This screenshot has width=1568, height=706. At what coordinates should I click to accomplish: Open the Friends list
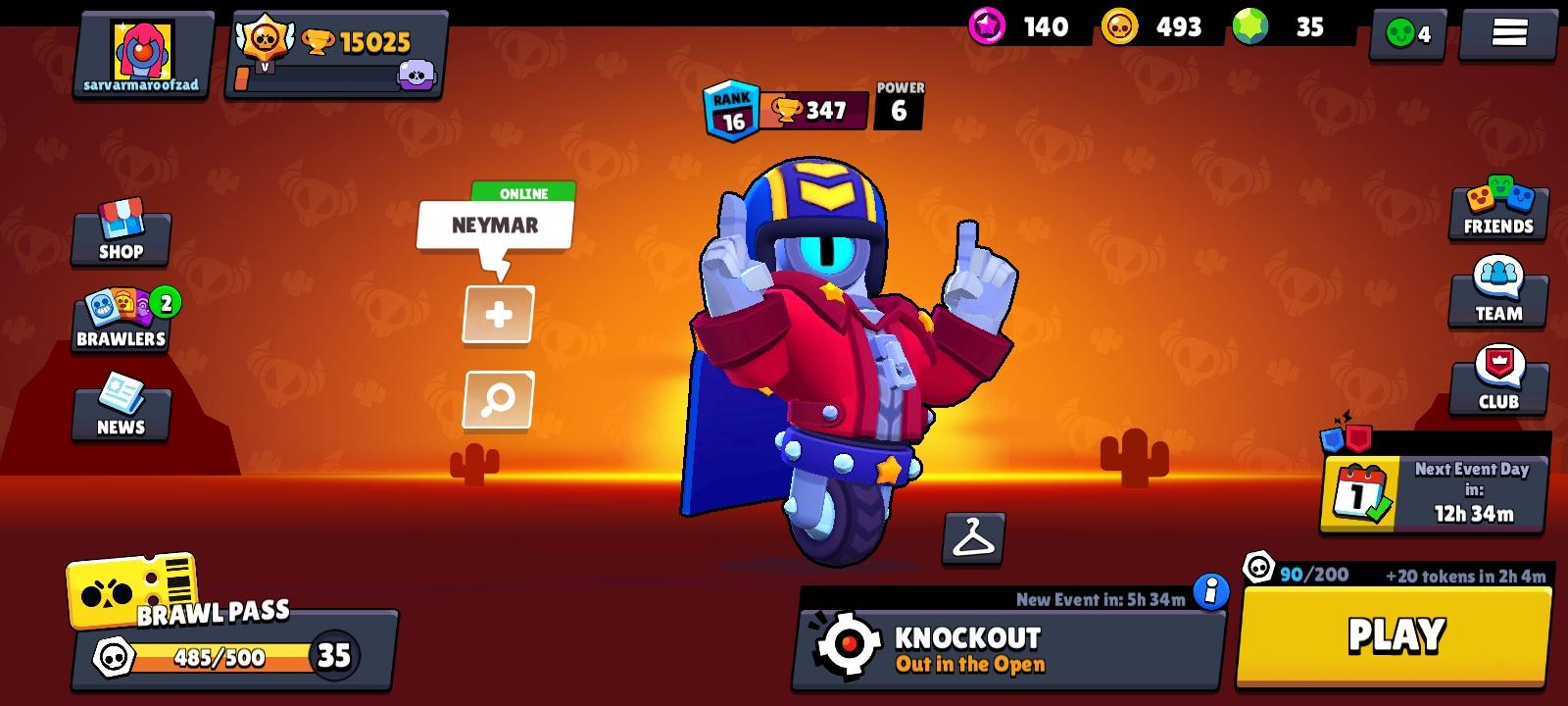click(x=1497, y=211)
